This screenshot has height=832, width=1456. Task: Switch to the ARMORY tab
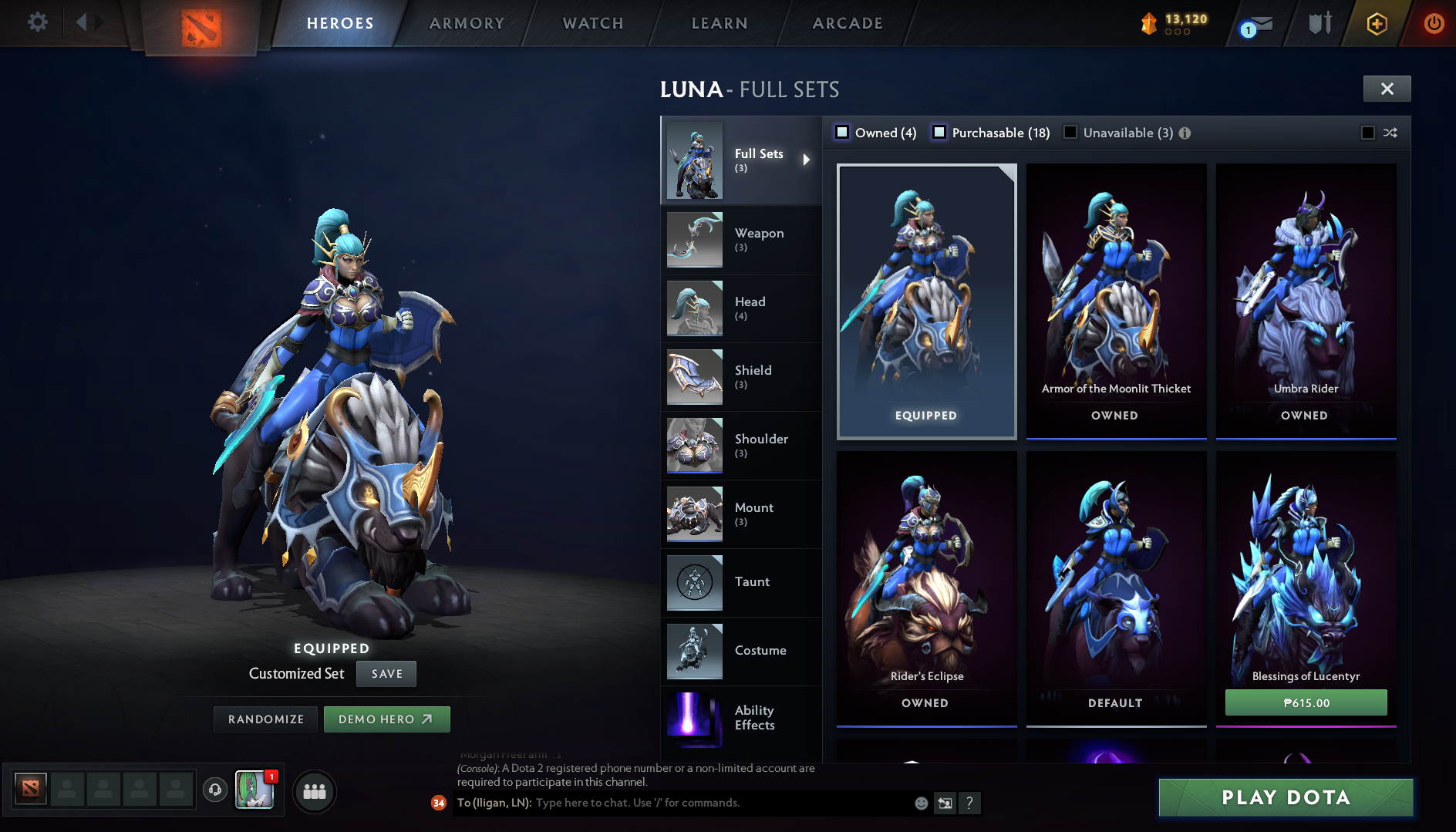[x=467, y=23]
